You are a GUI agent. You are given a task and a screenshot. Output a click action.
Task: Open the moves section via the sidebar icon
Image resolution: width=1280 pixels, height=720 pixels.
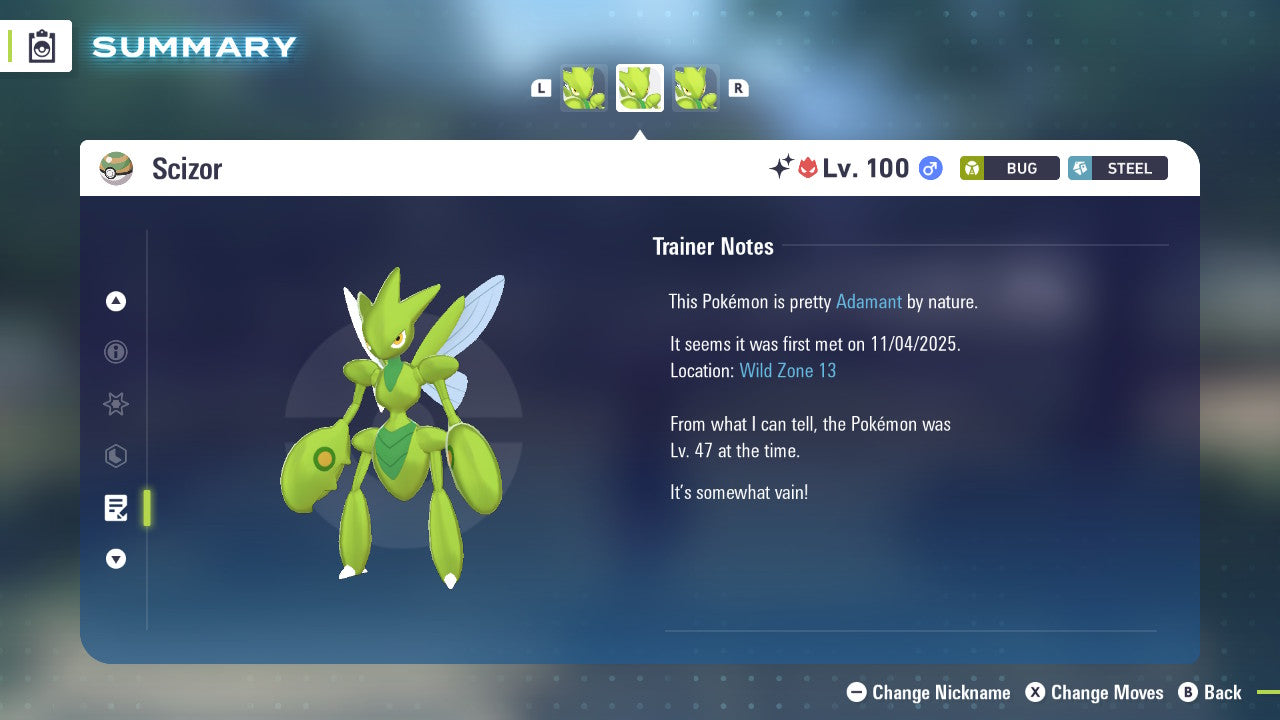(116, 456)
